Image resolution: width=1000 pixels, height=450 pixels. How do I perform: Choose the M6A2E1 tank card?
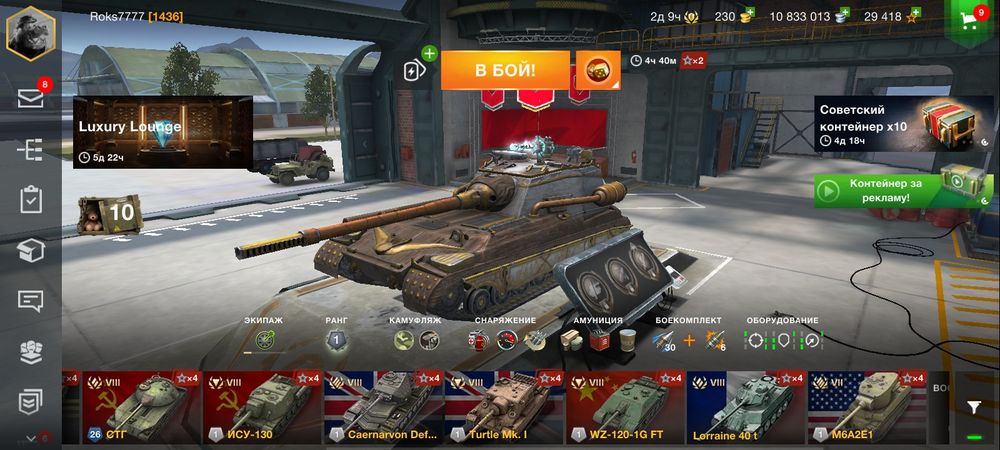pos(866,407)
